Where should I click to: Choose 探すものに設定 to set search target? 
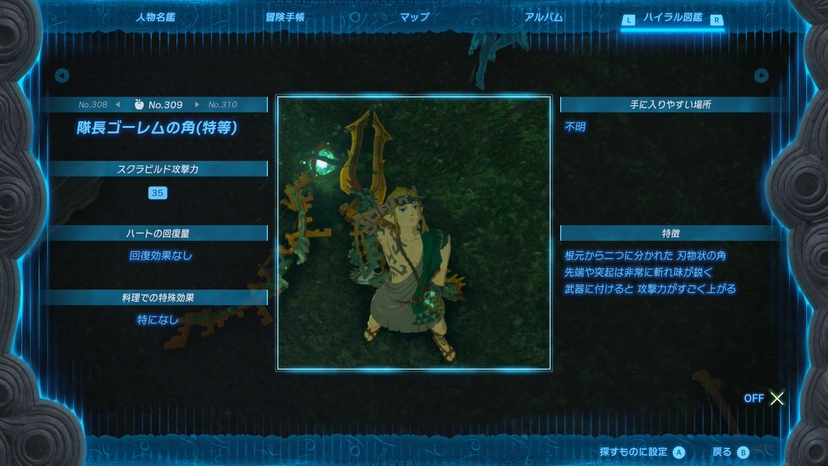642,452
